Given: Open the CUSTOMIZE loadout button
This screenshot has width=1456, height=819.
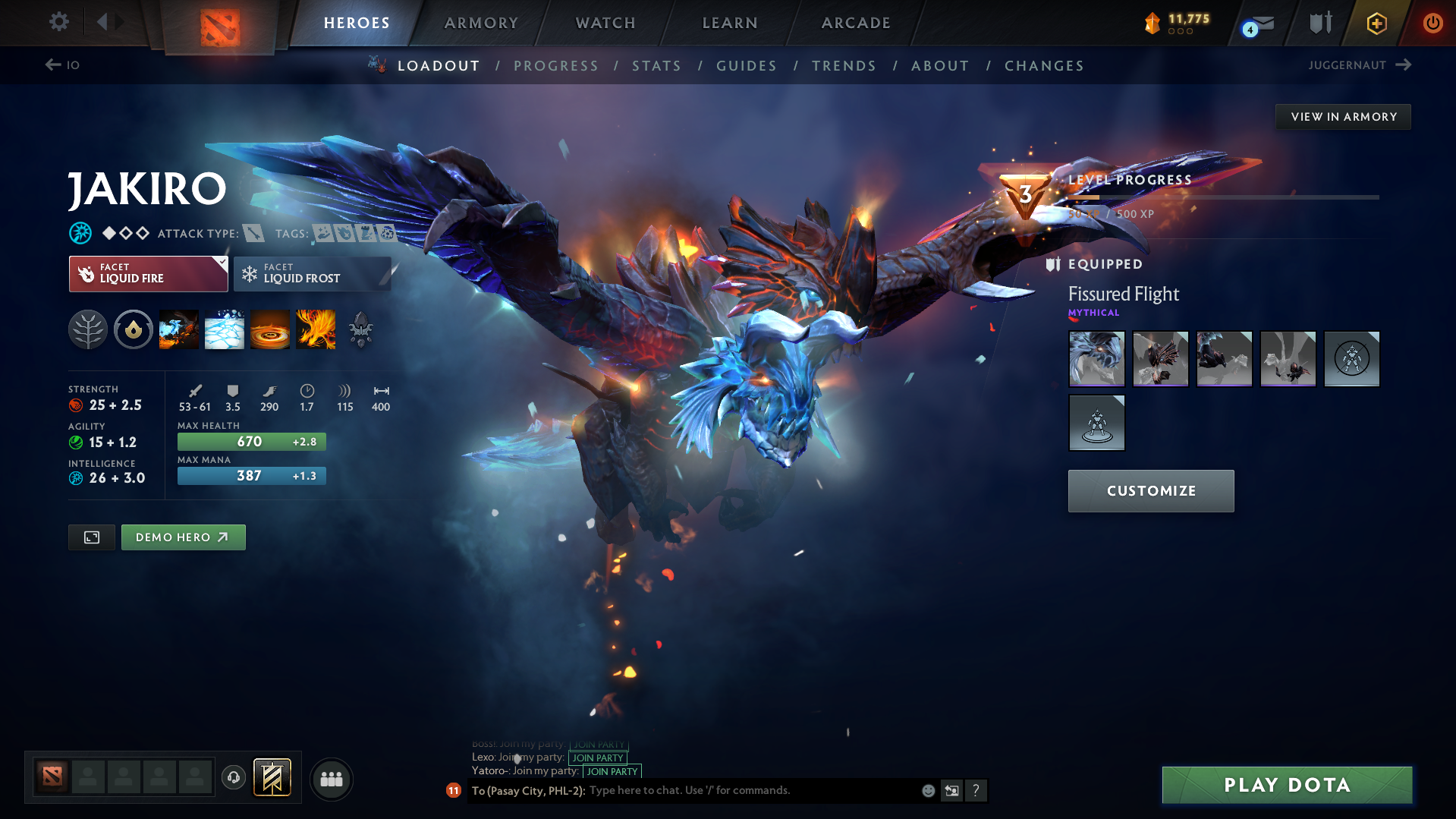Looking at the screenshot, I should tap(1150, 490).
